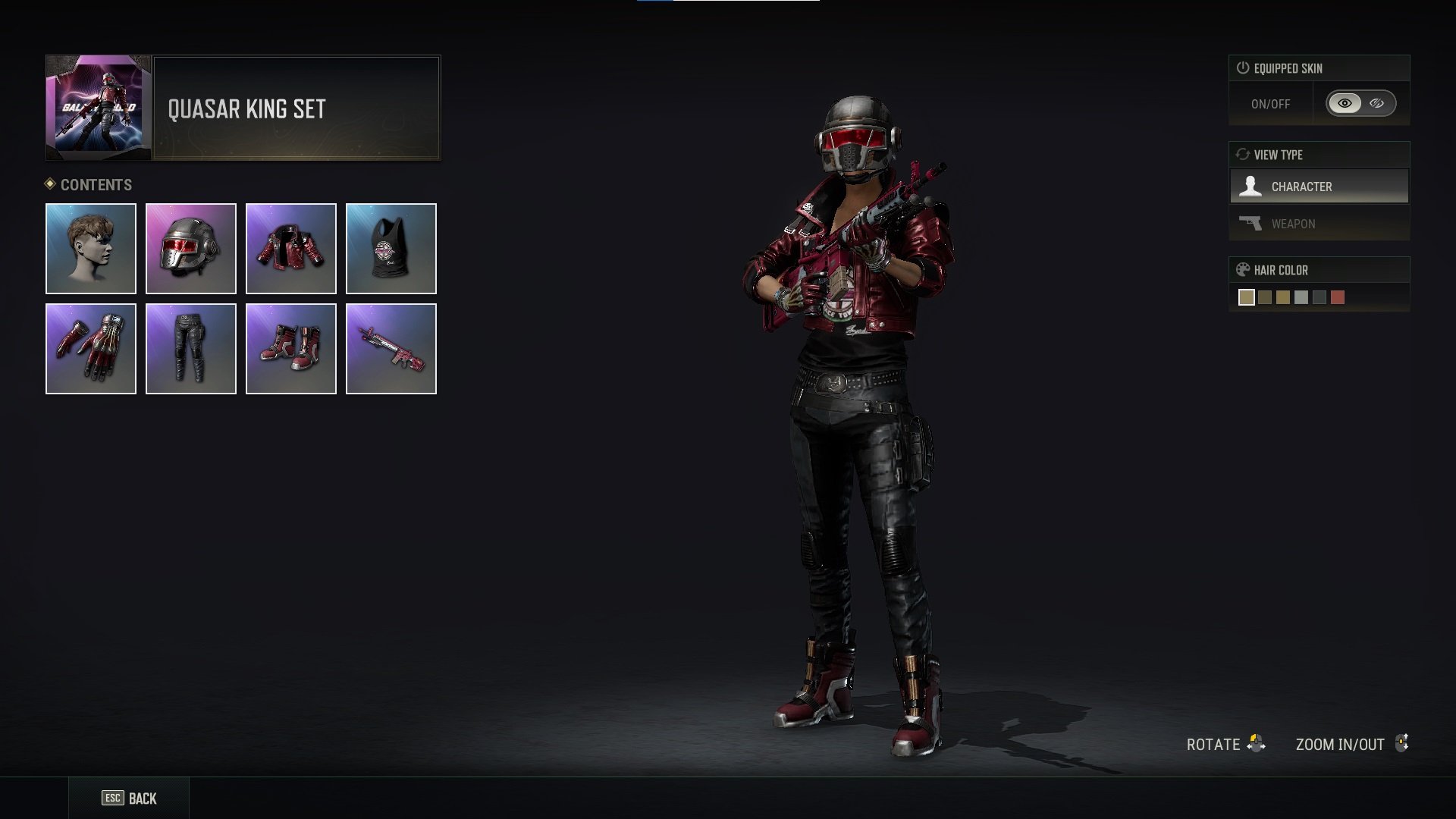Select the red boots item
This screenshot has height=819, width=1456.
pyautogui.click(x=291, y=349)
